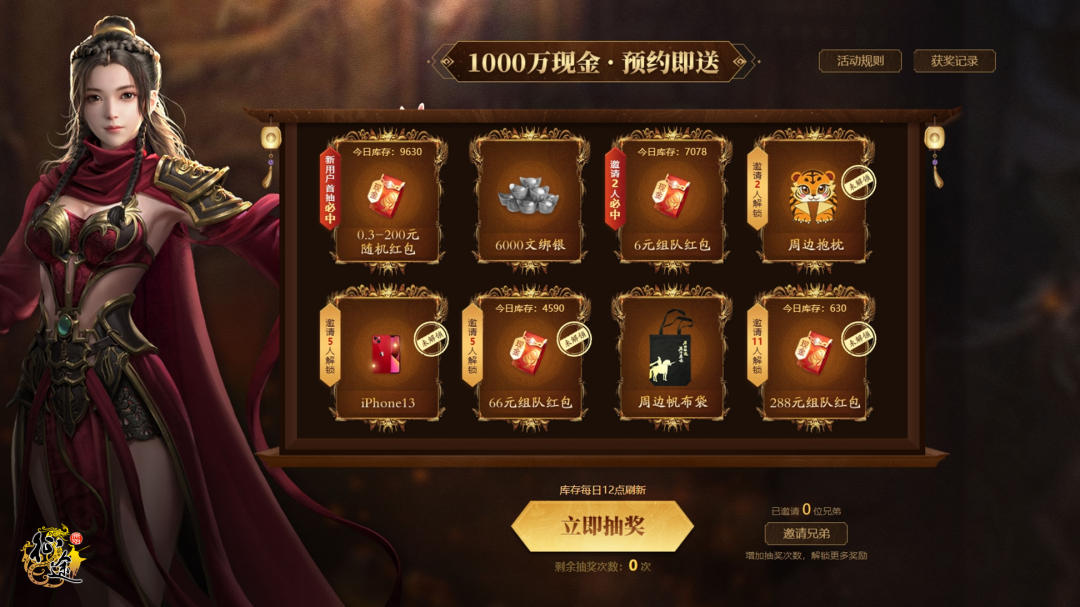Image resolution: width=1080 pixels, height=607 pixels.
Task: Select the 周边抱枕 tiger pillow prize
Action: click(812, 201)
